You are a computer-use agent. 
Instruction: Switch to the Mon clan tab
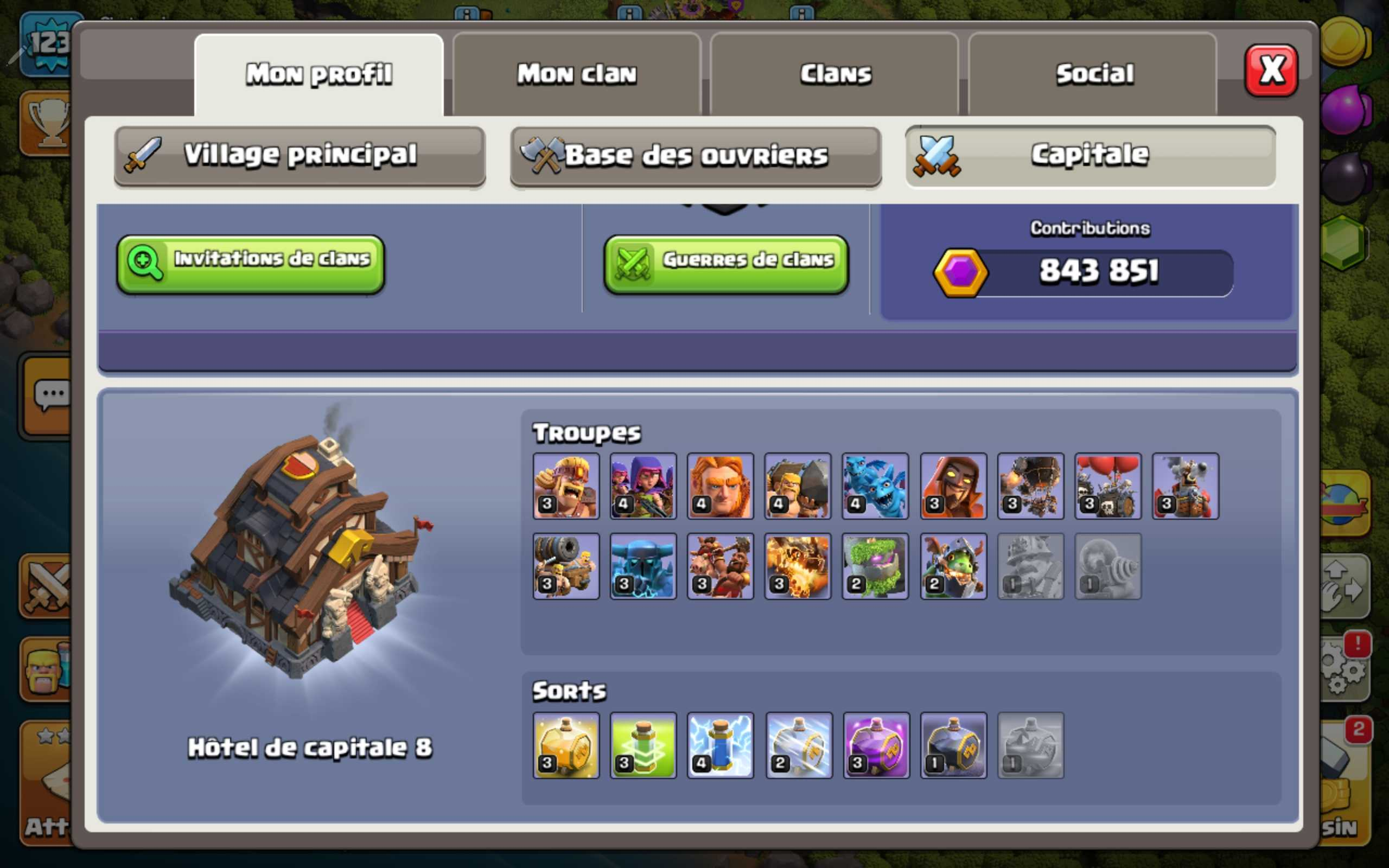pos(577,74)
